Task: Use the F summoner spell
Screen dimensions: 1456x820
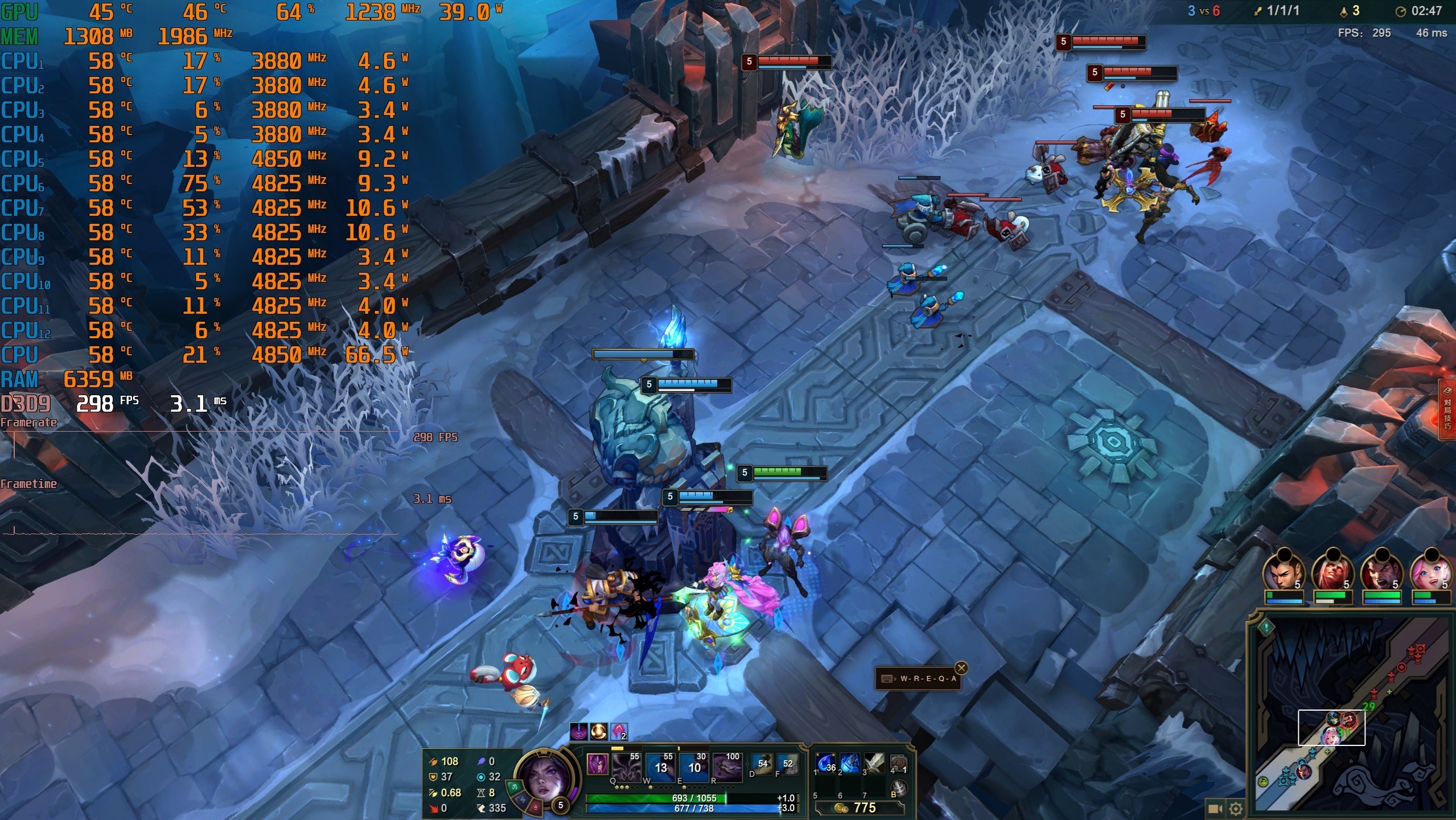Action: pyautogui.click(x=787, y=765)
